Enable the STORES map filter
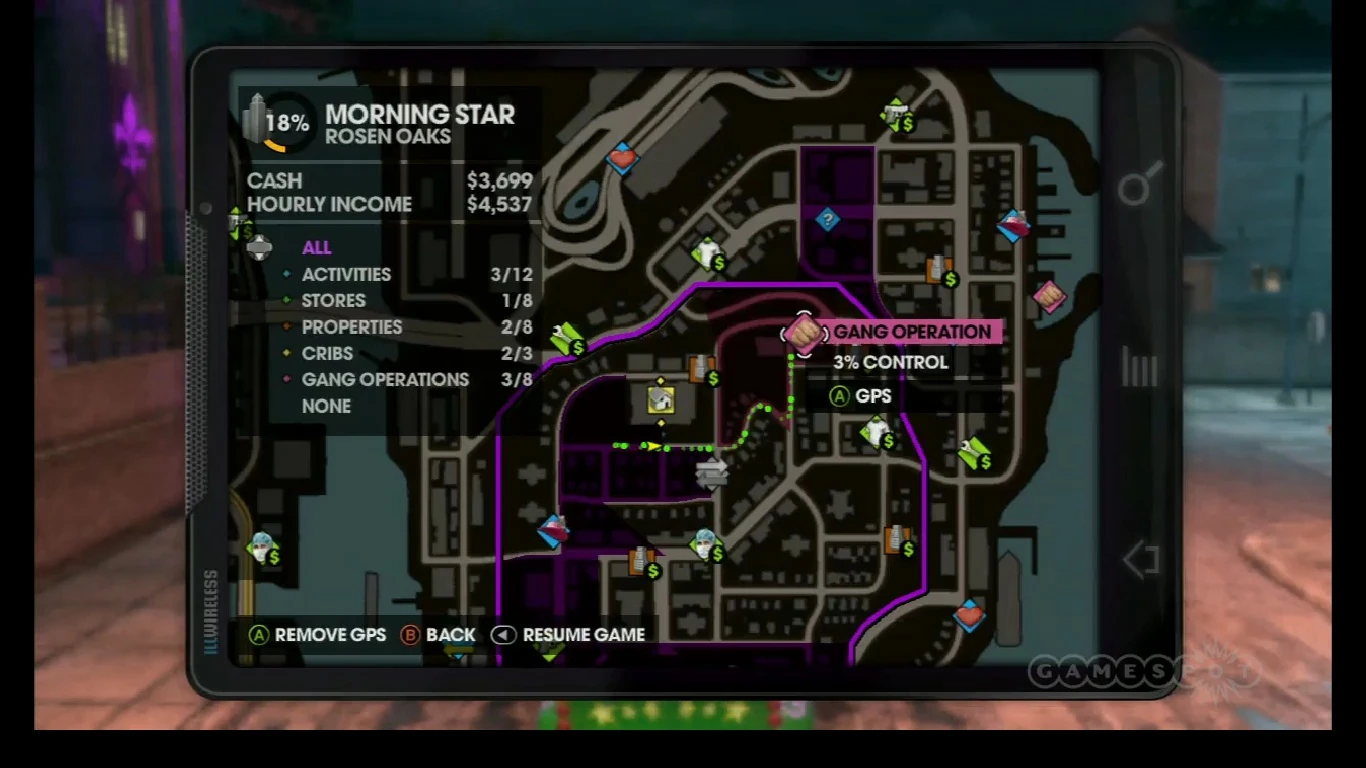1366x768 pixels. pos(333,300)
